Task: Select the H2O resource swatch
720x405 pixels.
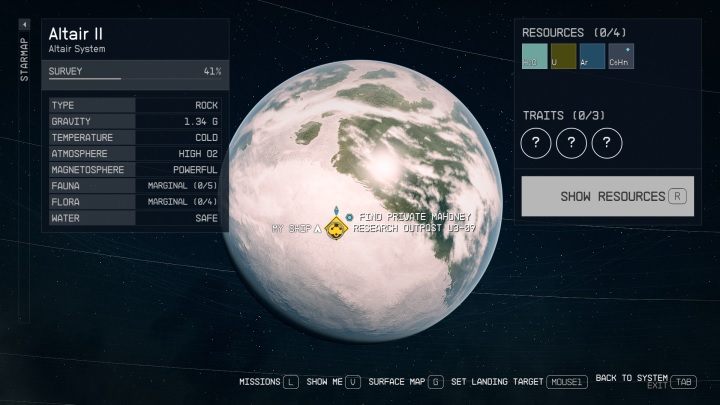Action: (534, 57)
